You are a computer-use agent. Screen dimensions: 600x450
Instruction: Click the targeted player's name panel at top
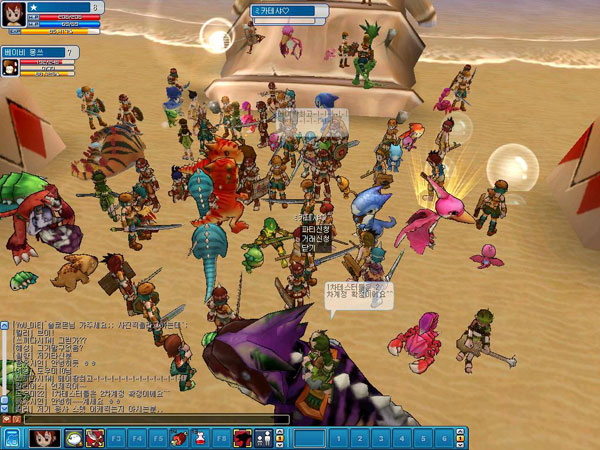(289, 11)
